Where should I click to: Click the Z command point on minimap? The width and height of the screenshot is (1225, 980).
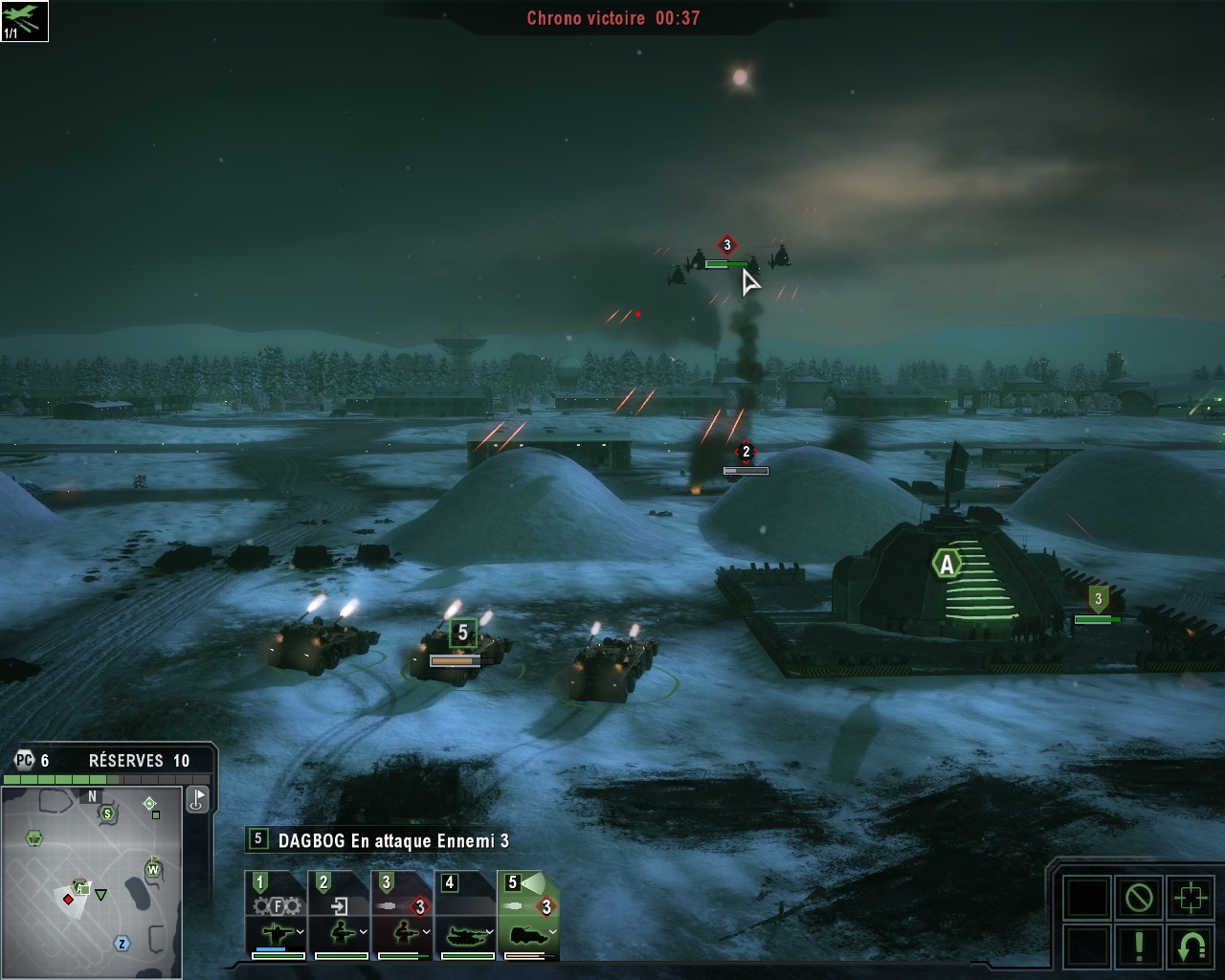click(122, 944)
